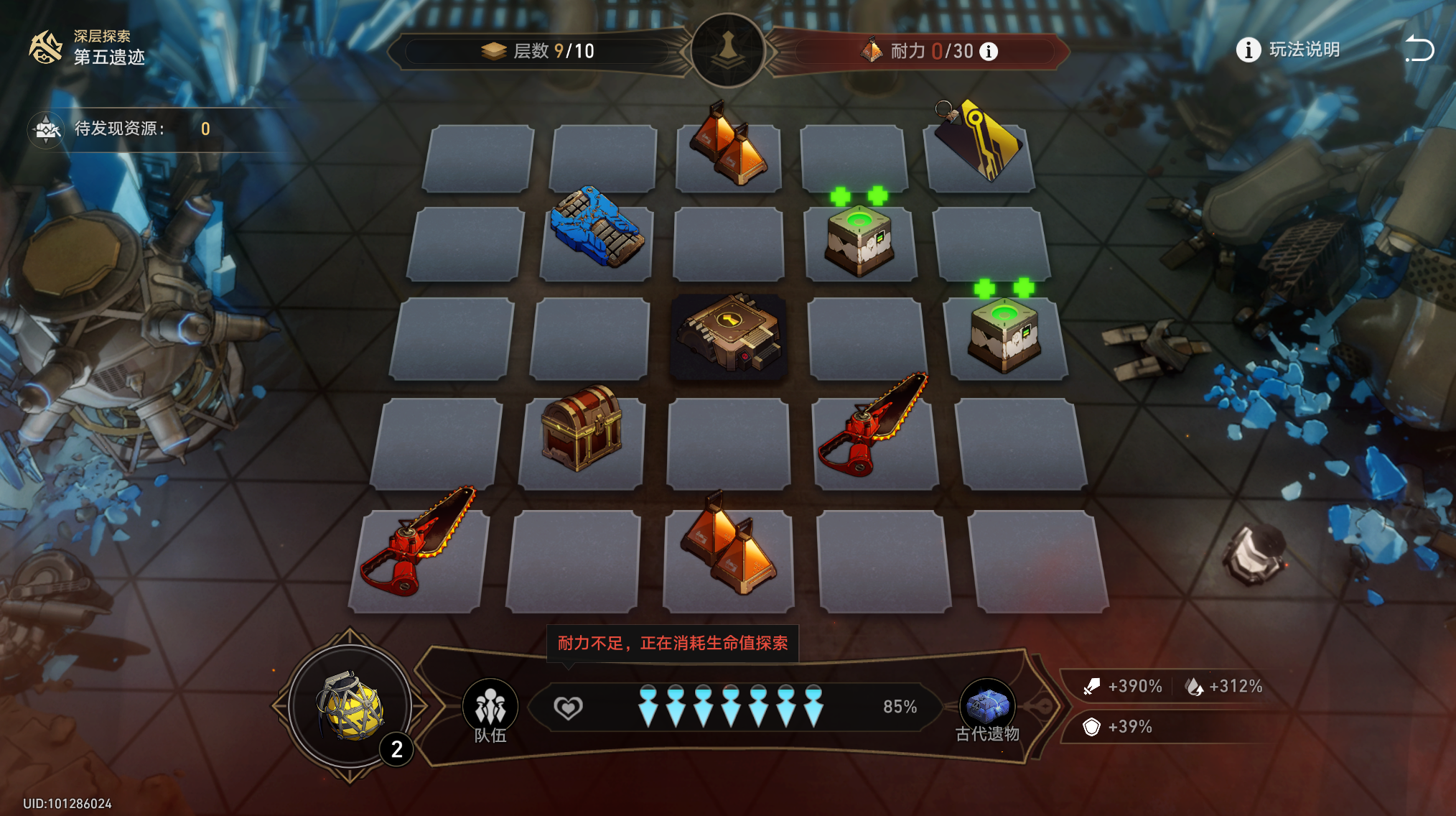Show the 耐力 stamina info icon
1456x816 pixels.
point(989,52)
